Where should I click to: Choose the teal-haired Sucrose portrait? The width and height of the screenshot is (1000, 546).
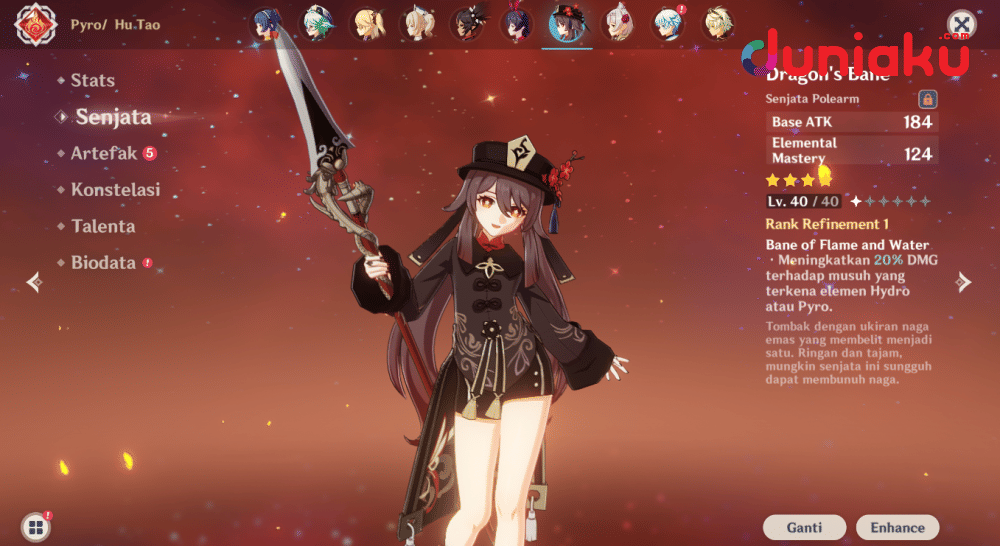pos(319,24)
